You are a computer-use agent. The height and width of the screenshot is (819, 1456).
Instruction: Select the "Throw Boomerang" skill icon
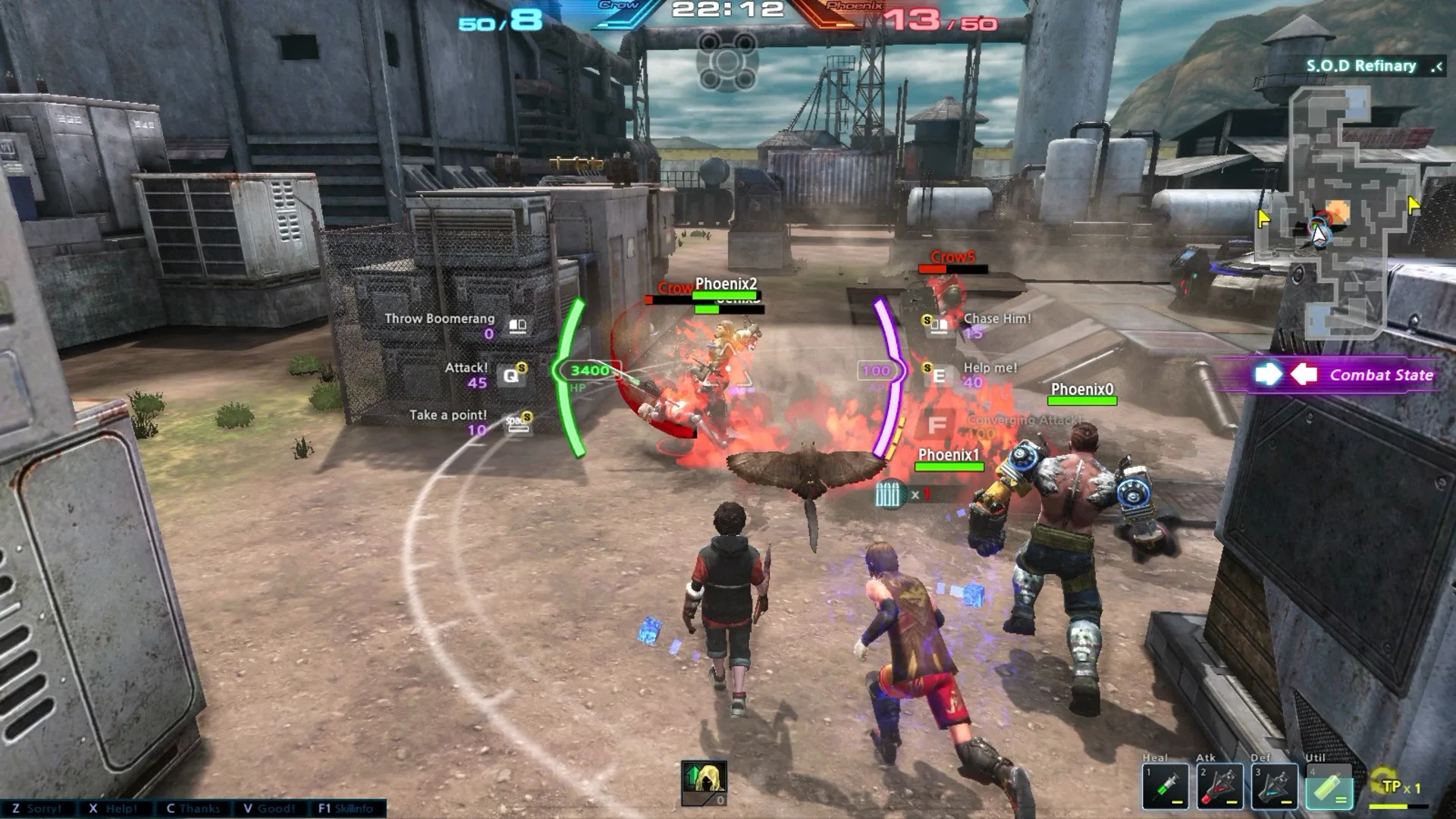(x=518, y=326)
